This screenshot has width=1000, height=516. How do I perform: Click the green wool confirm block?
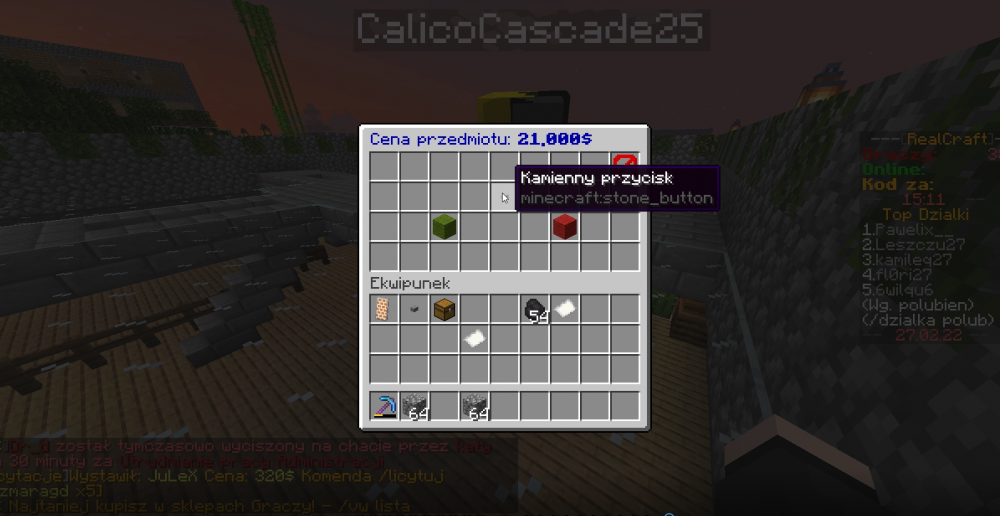445,227
